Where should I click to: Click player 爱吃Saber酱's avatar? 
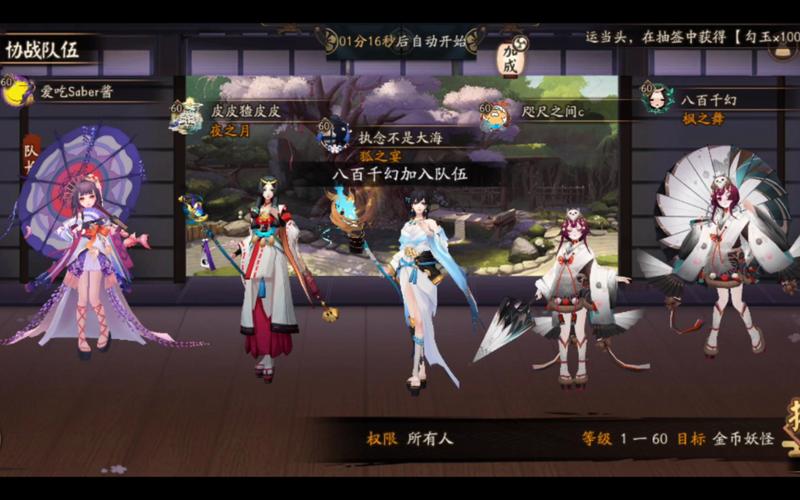17,91
